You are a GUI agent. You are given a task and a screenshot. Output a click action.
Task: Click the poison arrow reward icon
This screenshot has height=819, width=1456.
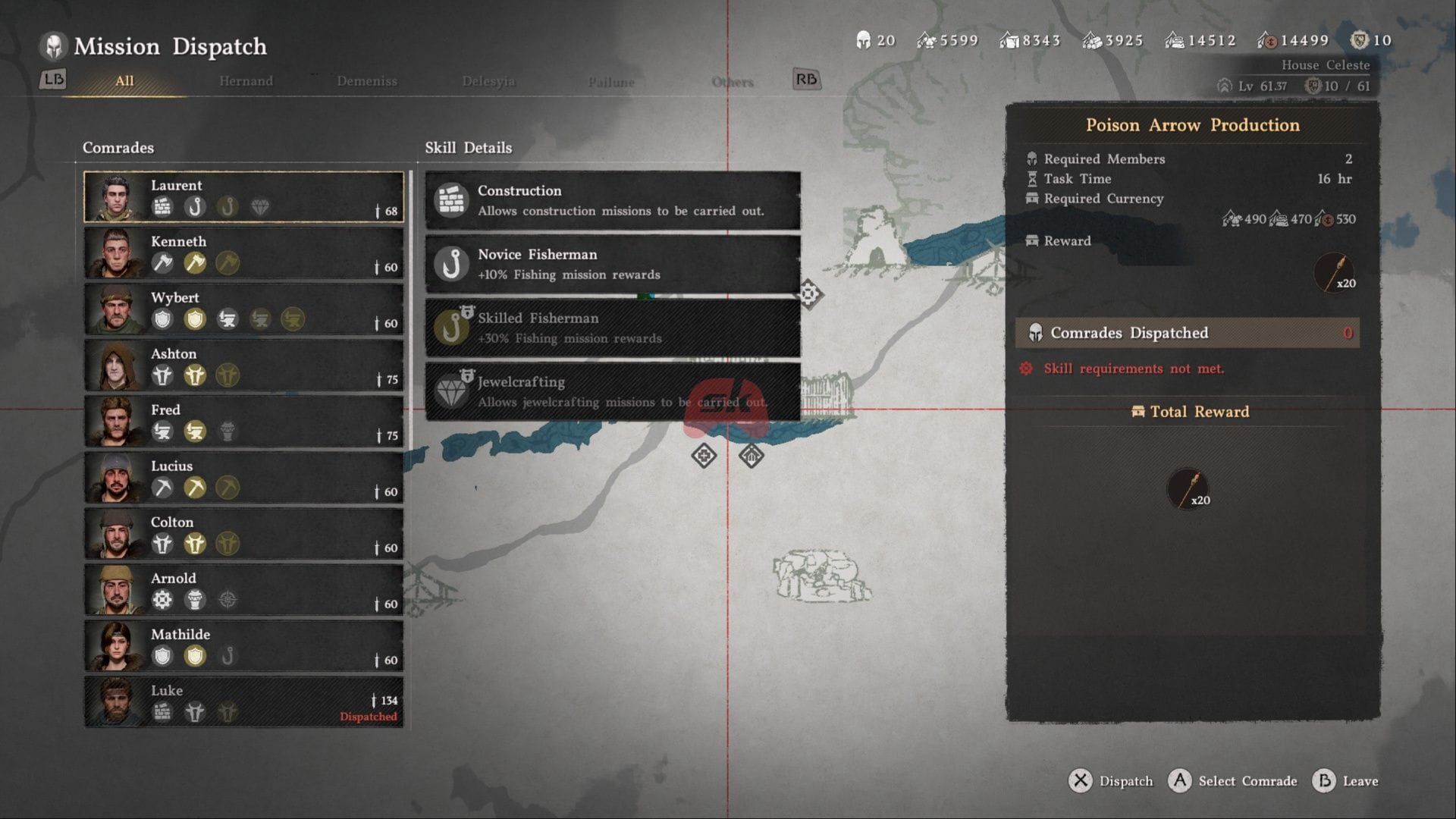click(1335, 273)
